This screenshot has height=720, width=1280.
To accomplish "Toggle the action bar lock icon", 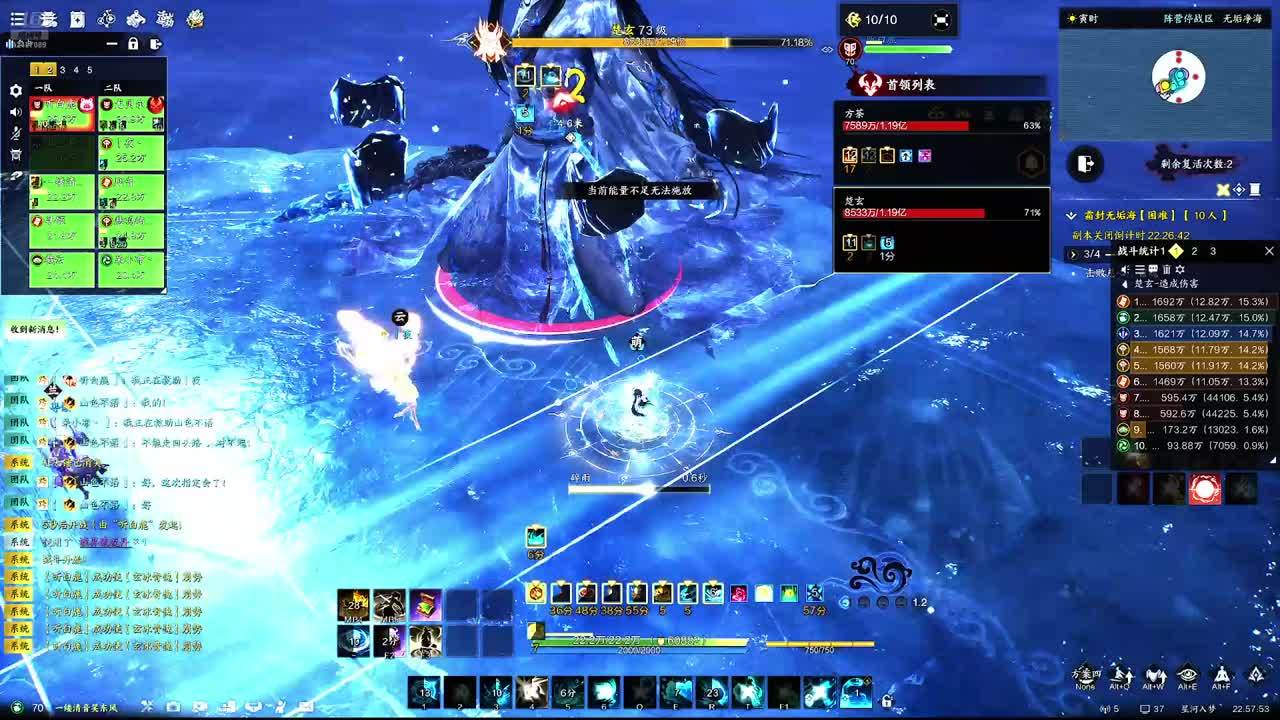I will coord(886,700).
